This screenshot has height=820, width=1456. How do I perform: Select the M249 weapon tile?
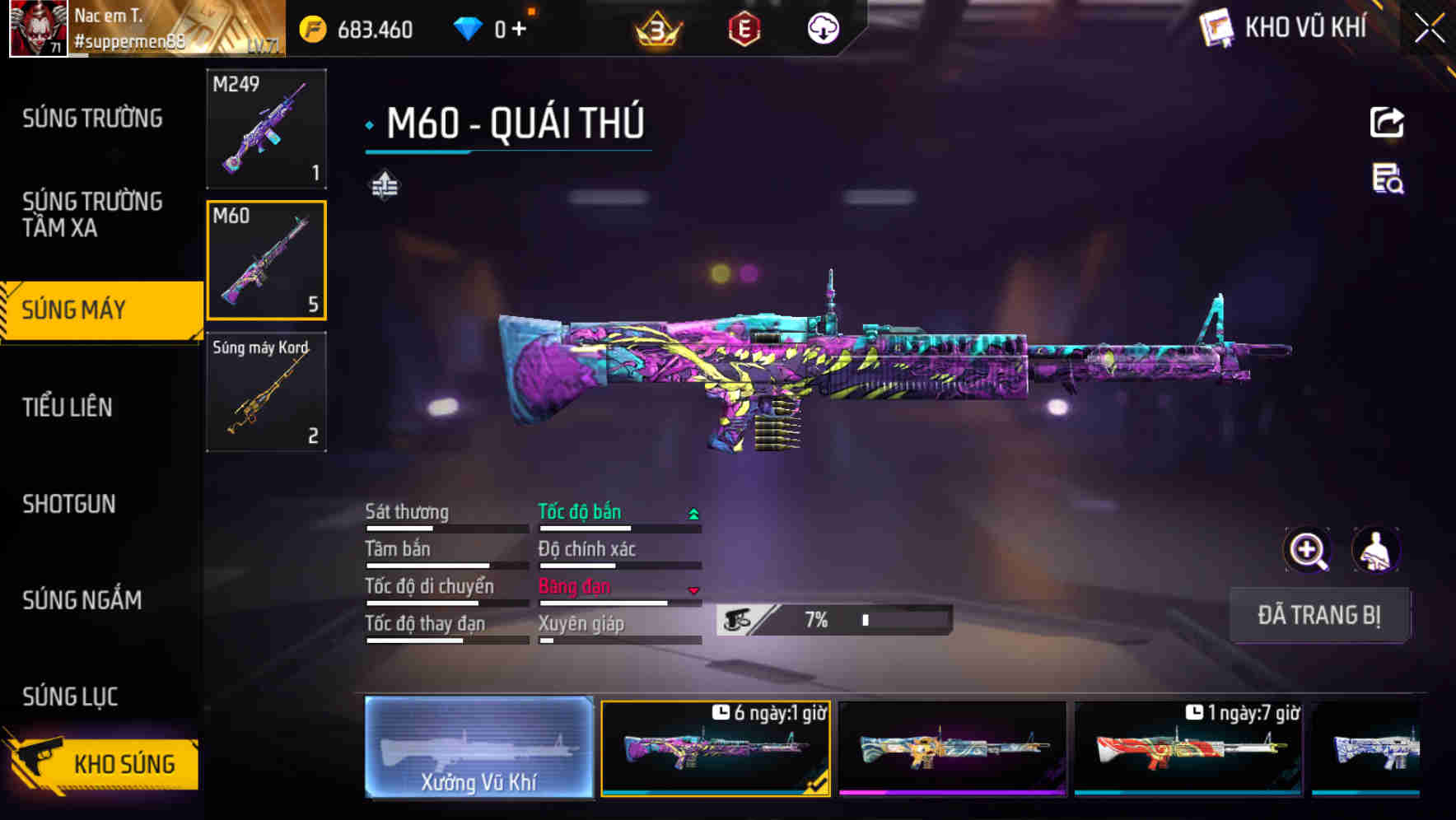(266, 128)
